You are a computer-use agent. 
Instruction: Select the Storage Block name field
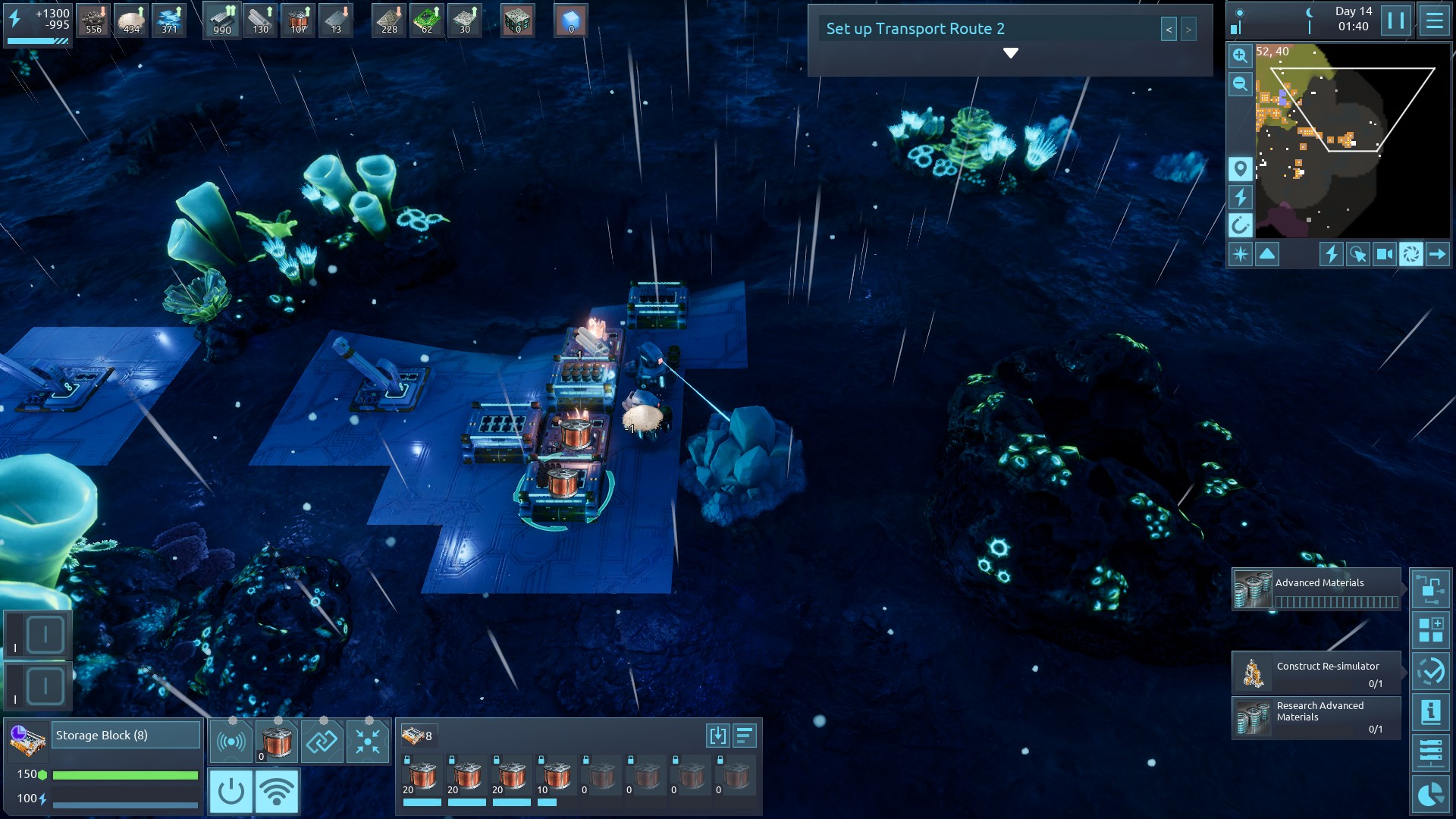[x=125, y=736]
